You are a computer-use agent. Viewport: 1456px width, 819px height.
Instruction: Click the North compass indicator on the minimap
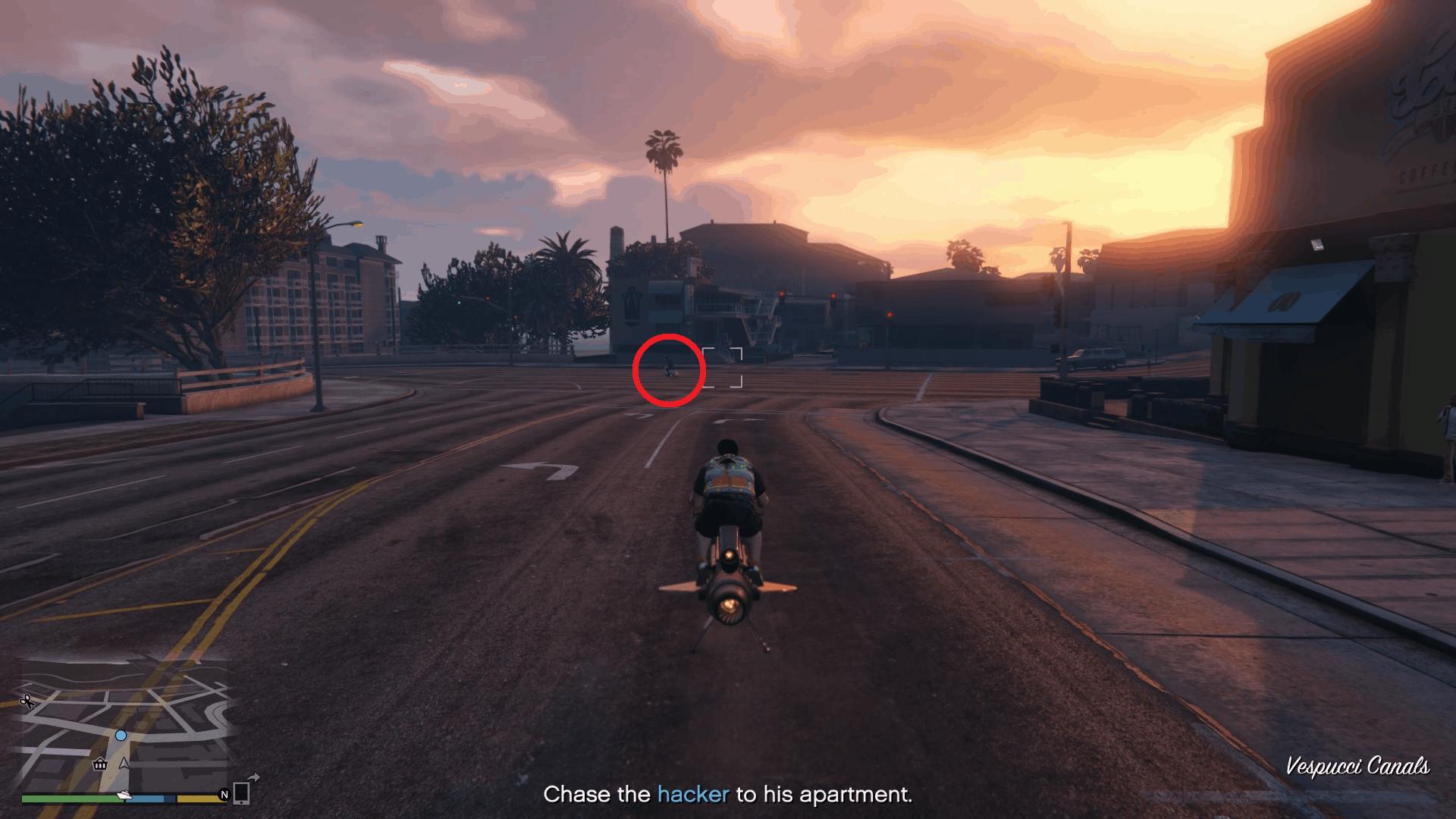point(224,795)
